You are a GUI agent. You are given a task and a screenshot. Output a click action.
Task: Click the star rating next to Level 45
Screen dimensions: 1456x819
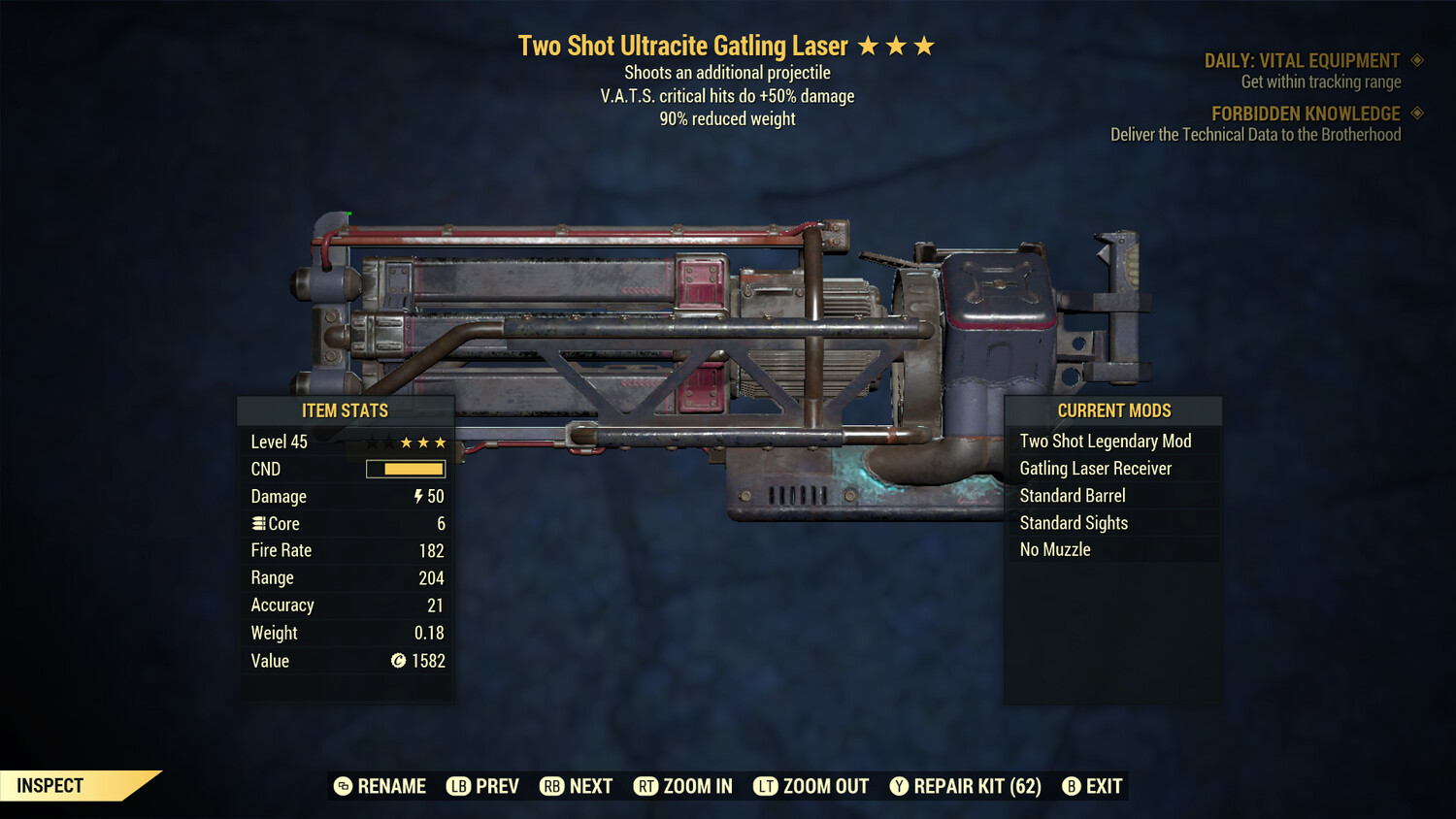tap(422, 442)
